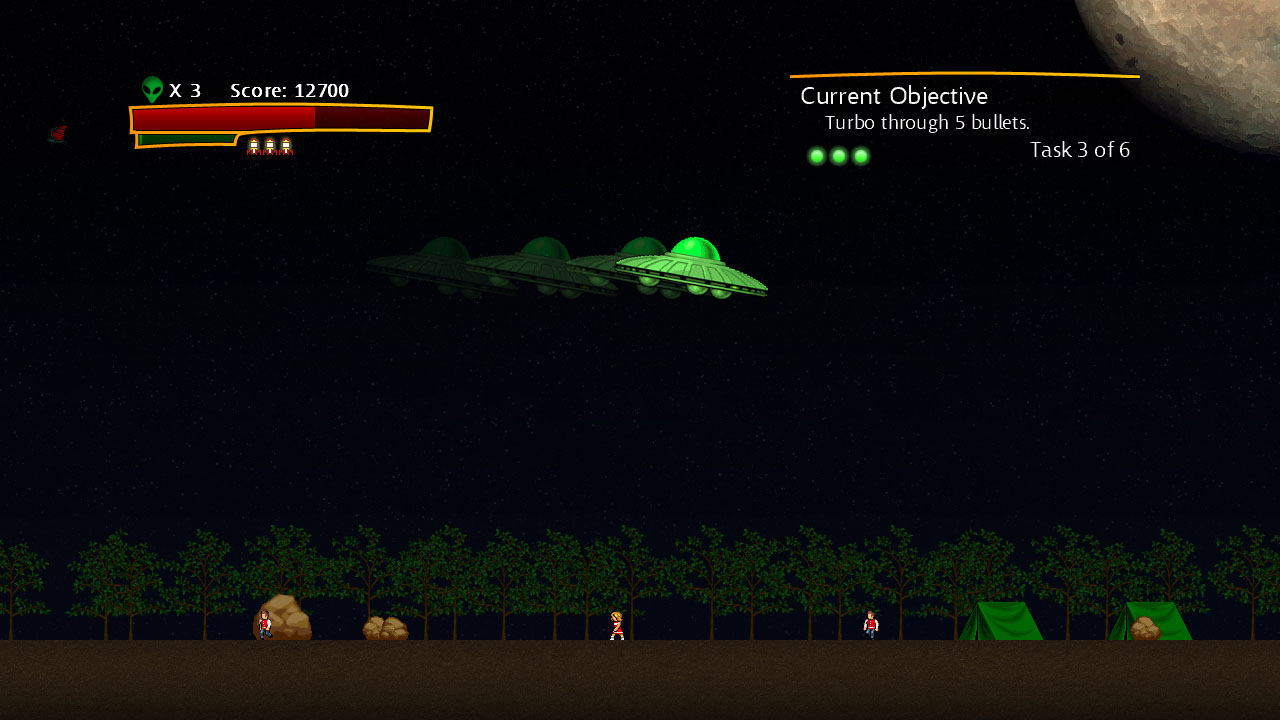The width and height of the screenshot is (1280, 720).
Task: Select the middle rocket ammo icon
Action: 269,146
